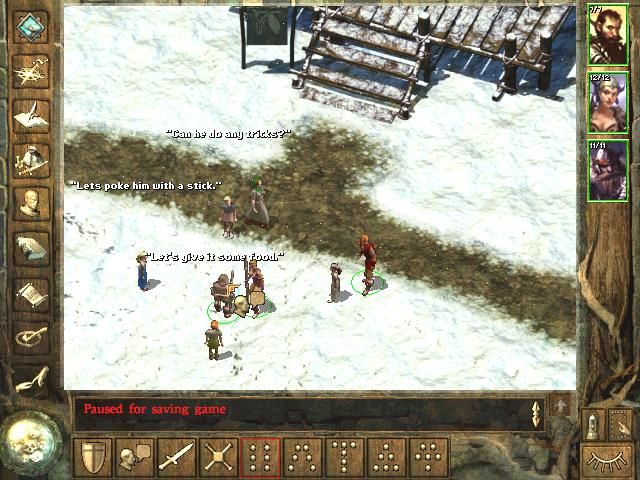This screenshot has height=480, width=640.
Task: Select the bearded dwarf portrait
Action: [x=608, y=36]
